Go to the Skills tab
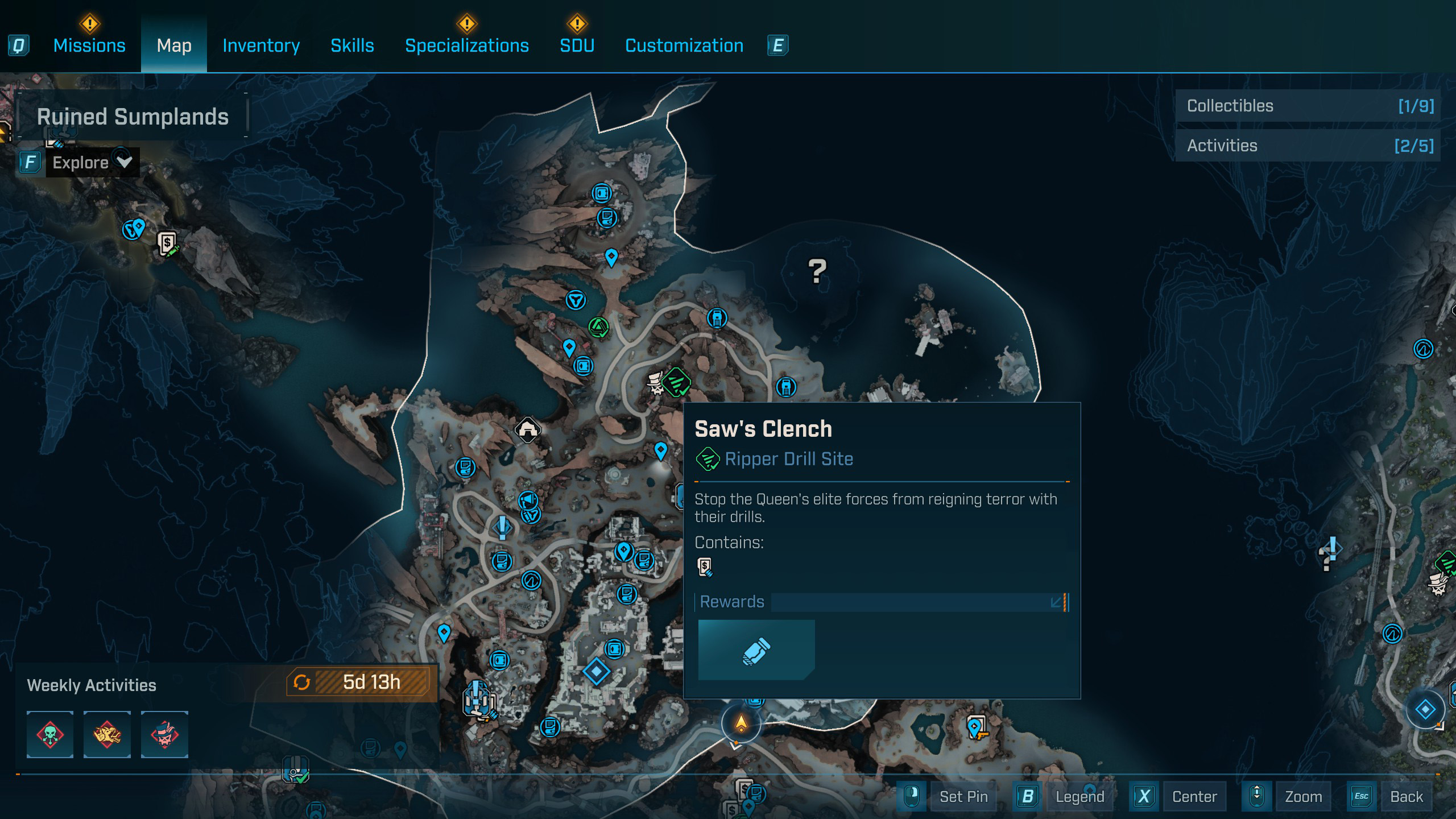The height and width of the screenshot is (819, 1456). tap(352, 45)
